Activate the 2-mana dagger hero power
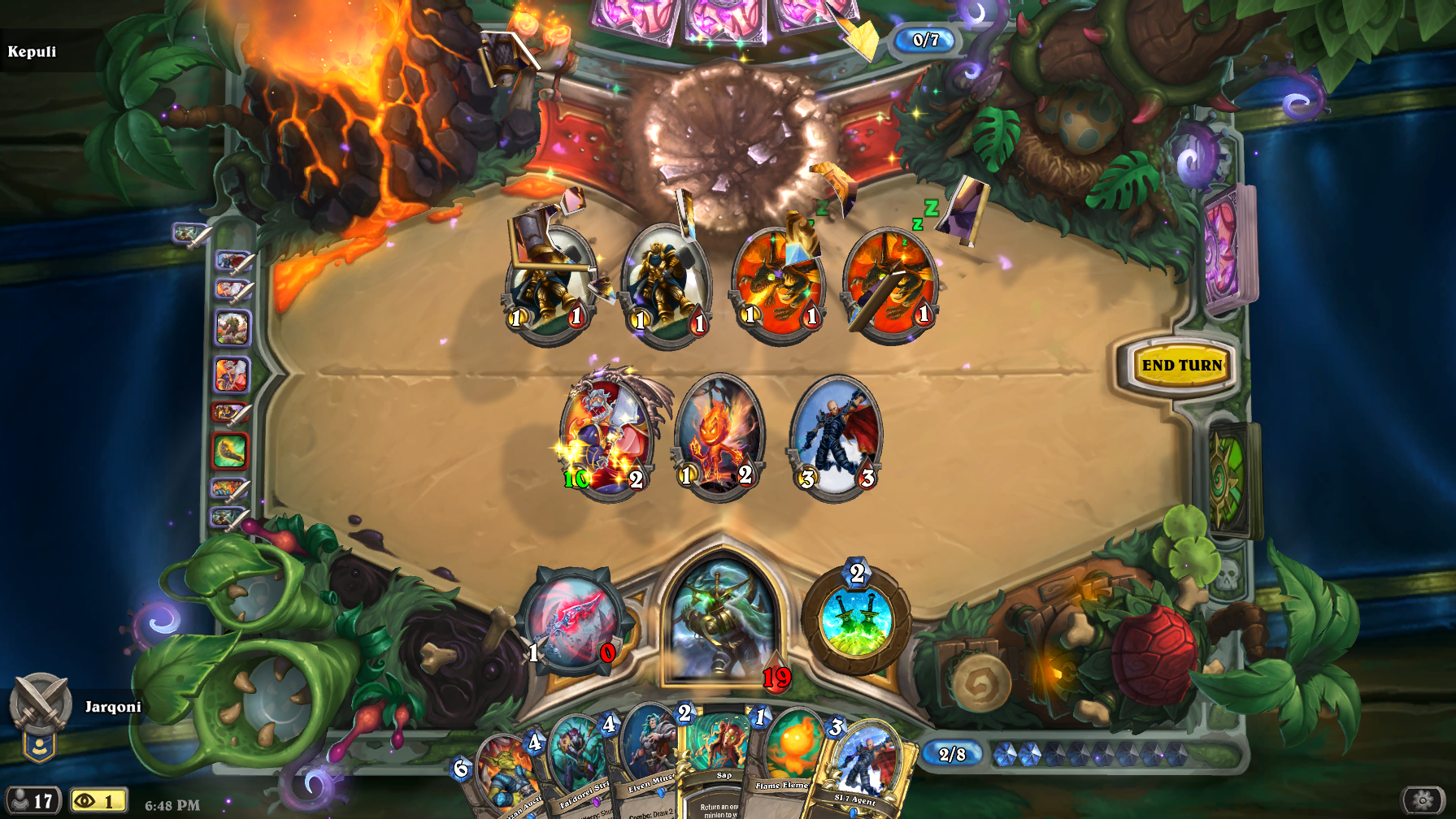1456x819 pixels. coord(855,622)
